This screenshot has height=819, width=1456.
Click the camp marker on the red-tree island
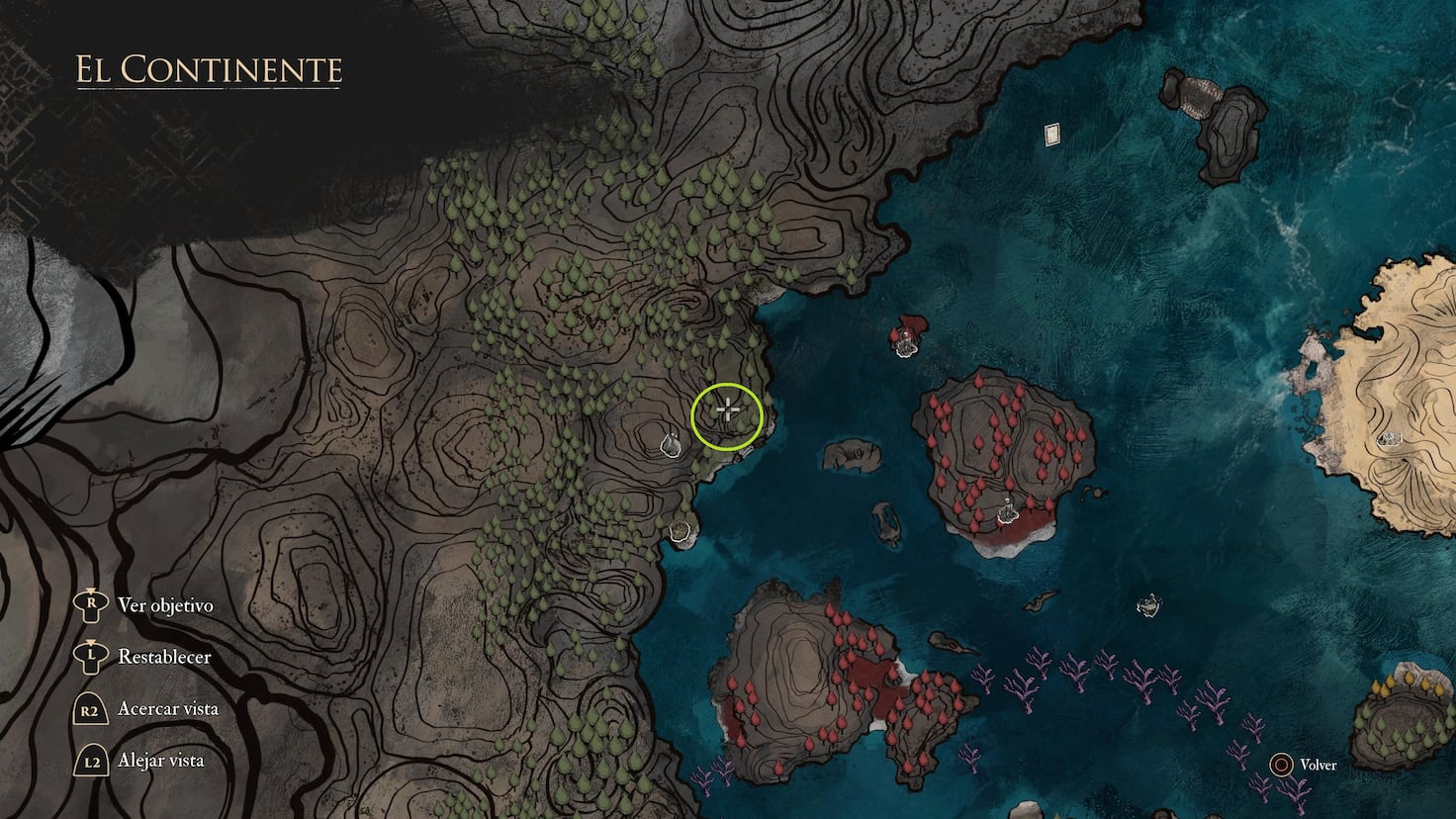(1006, 509)
